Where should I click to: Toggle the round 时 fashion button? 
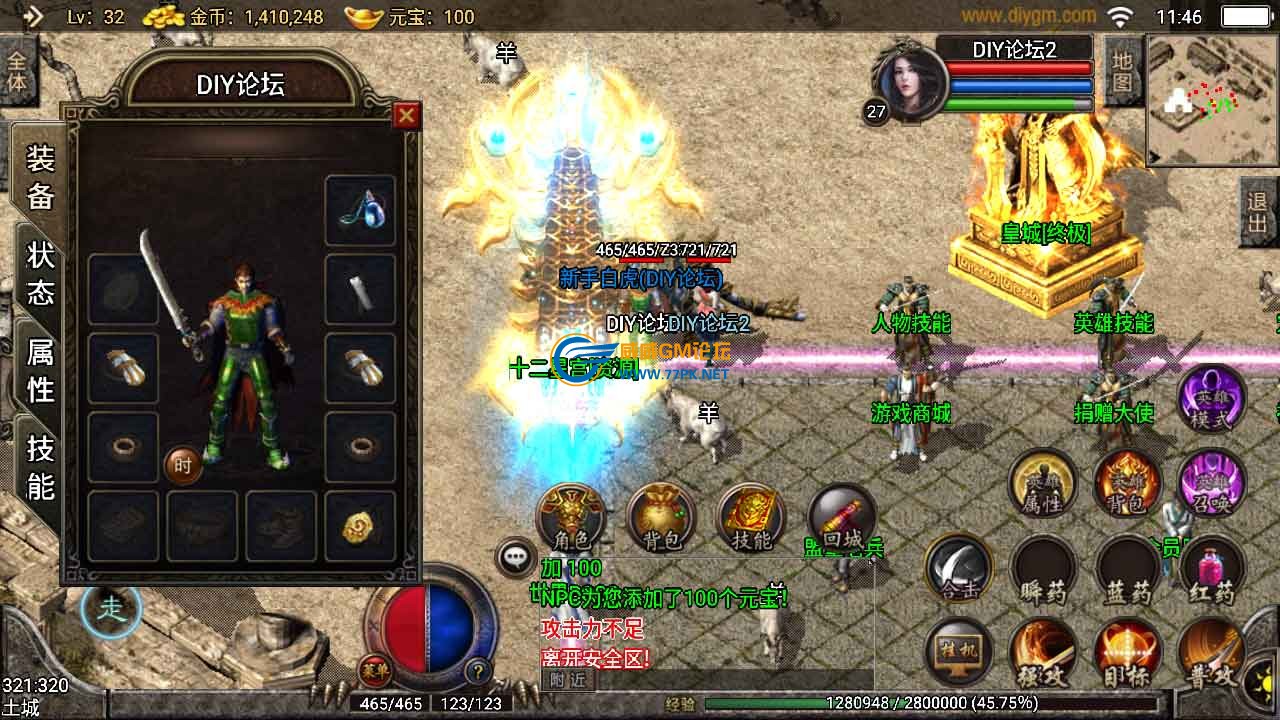tap(183, 466)
